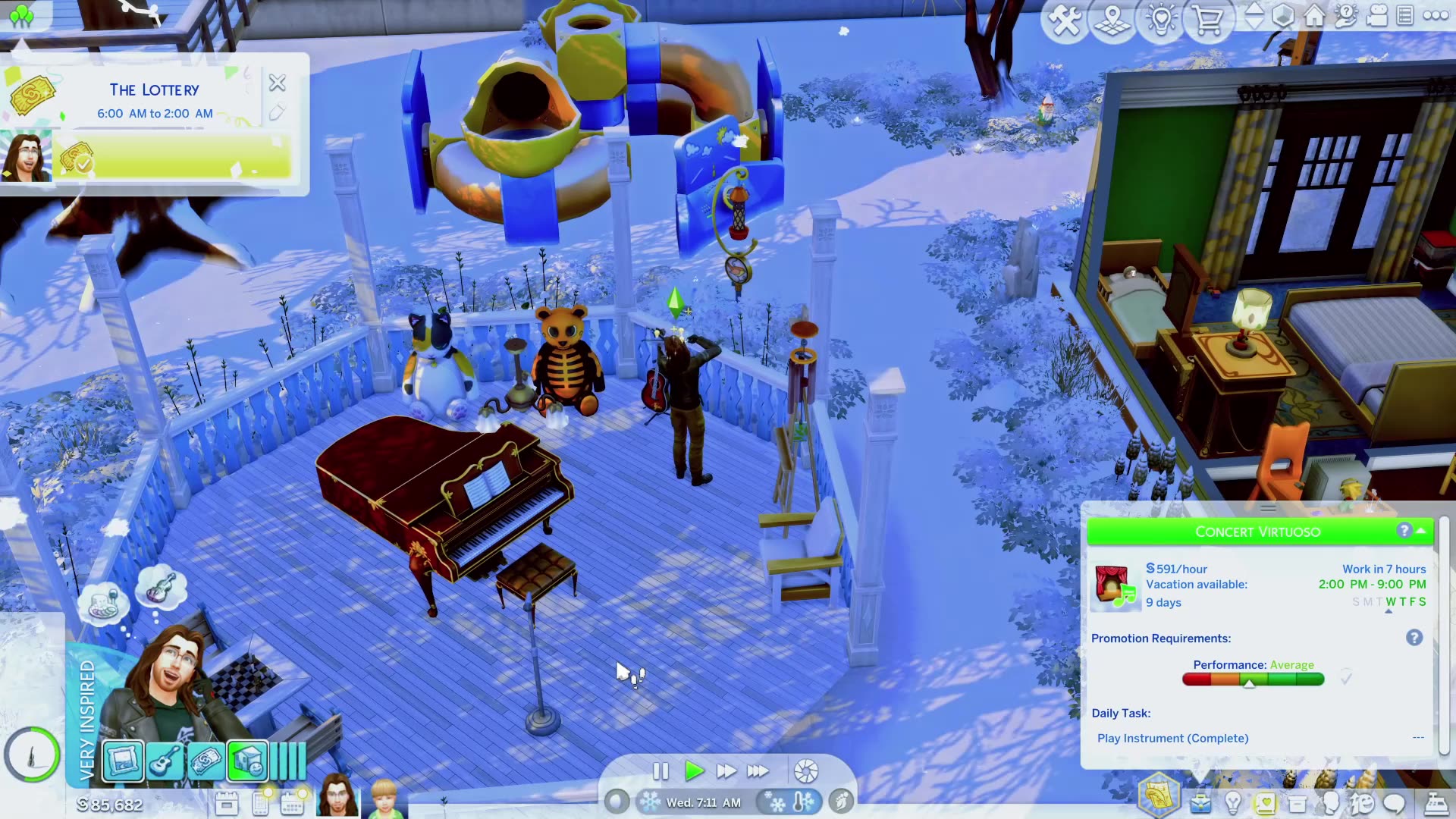Click the Performance bar in the career panel

pyautogui.click(x=1252, y=679)
